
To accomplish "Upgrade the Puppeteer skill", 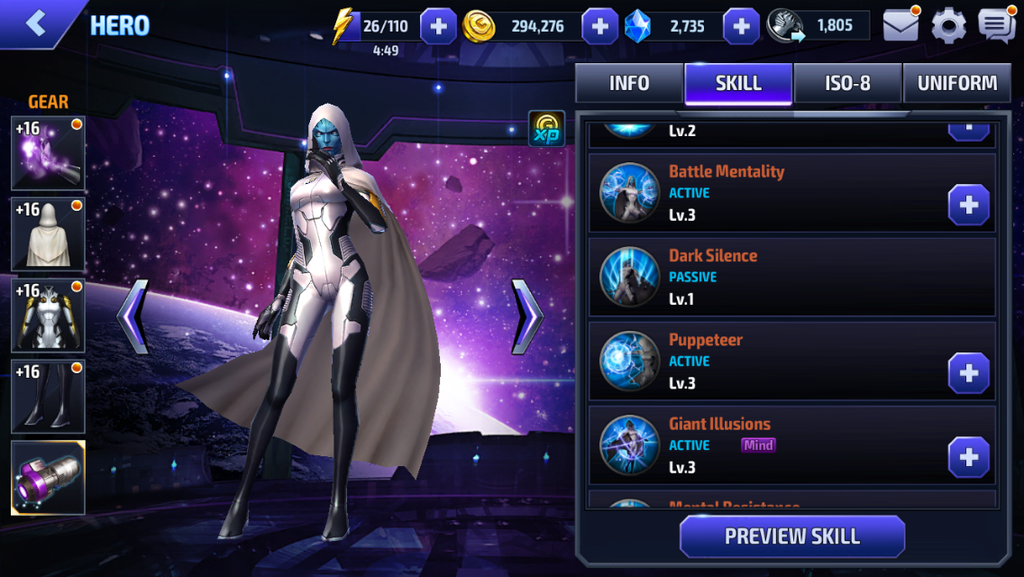I will pyautogui.click(x=968, y=373).
